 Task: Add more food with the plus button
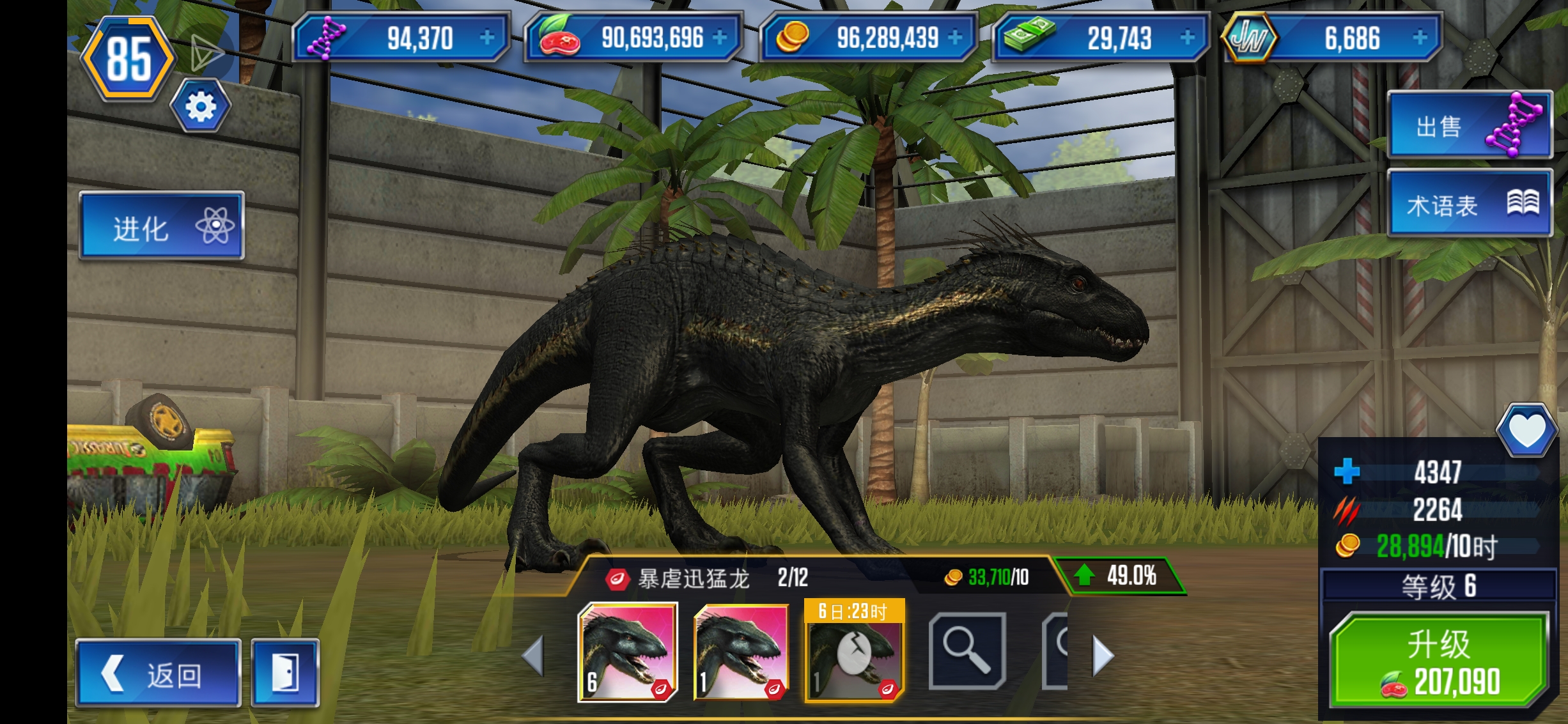pos(720,38)
